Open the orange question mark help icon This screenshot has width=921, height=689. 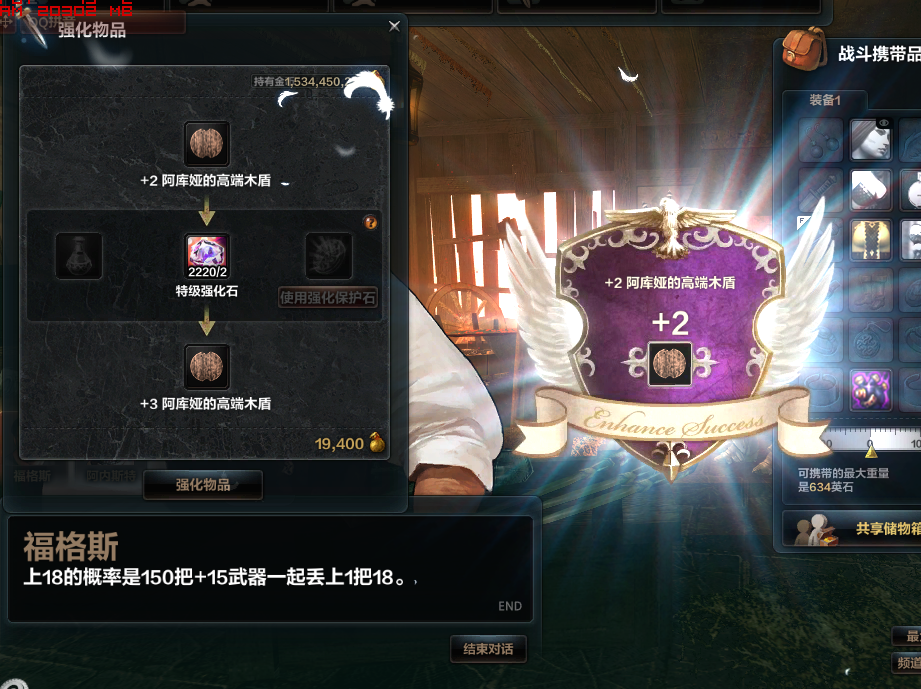pos(371,222)
